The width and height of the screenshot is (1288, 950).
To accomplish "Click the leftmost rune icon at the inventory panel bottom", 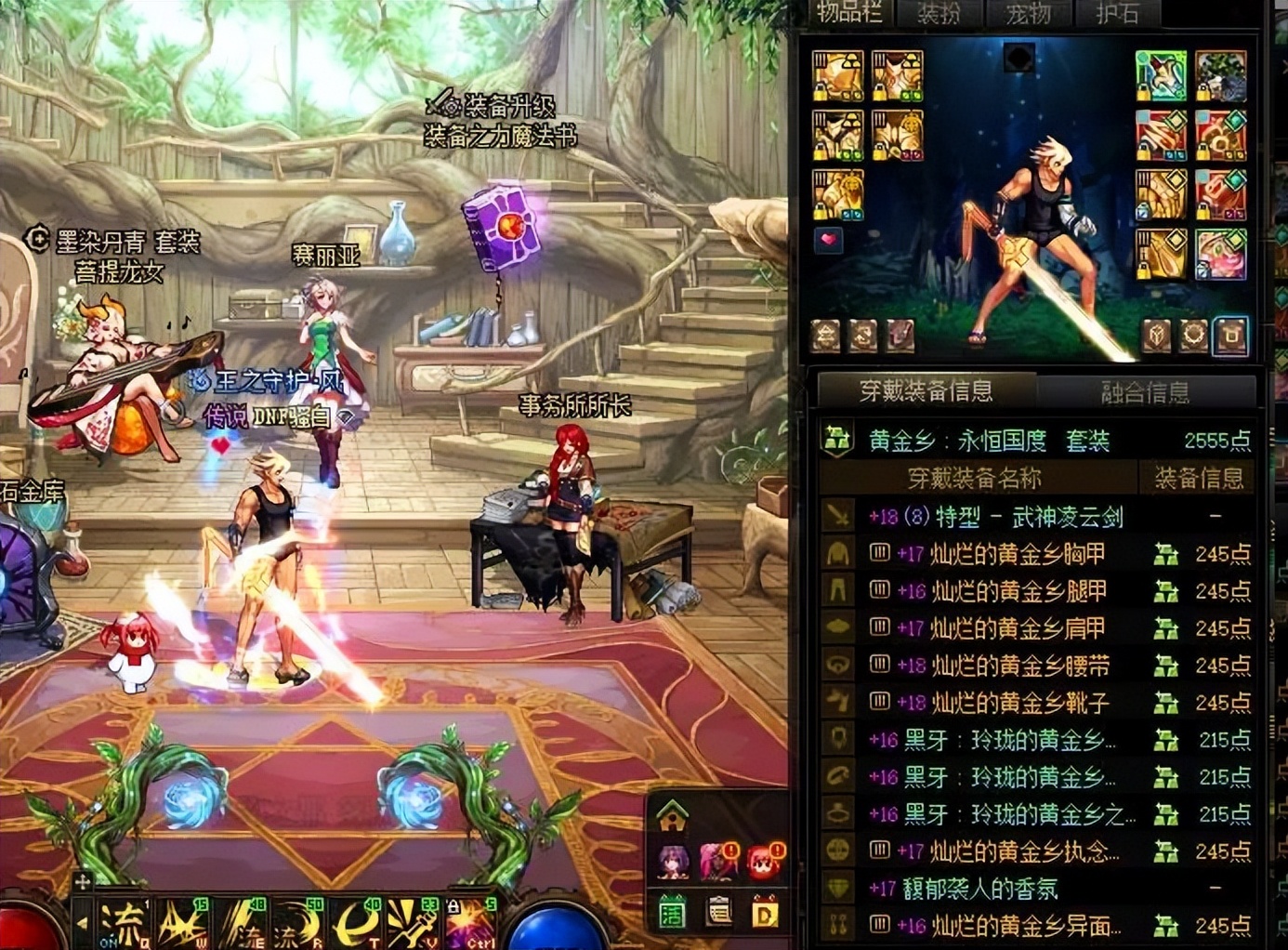I will [825, 336].
